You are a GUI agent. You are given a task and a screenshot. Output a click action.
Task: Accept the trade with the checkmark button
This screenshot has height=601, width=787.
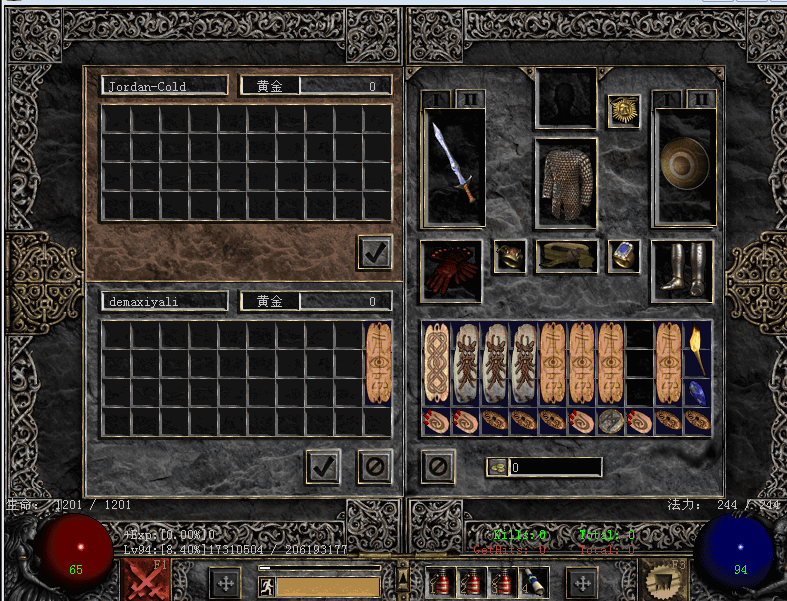click(322, 466)
